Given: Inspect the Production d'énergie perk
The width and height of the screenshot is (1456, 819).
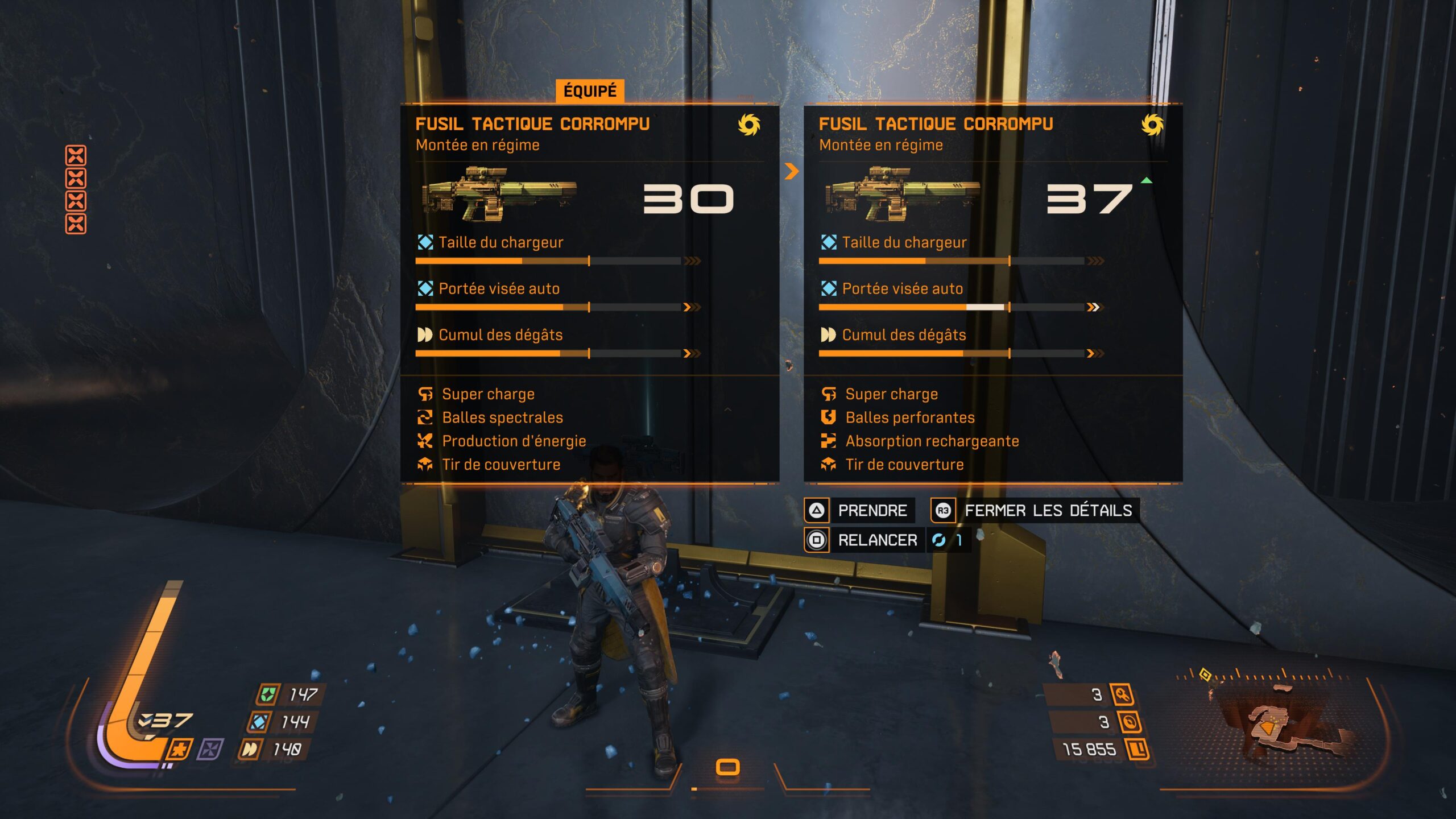Looking at the screenshot, I should pyautogui.click(x=514, y=441).
